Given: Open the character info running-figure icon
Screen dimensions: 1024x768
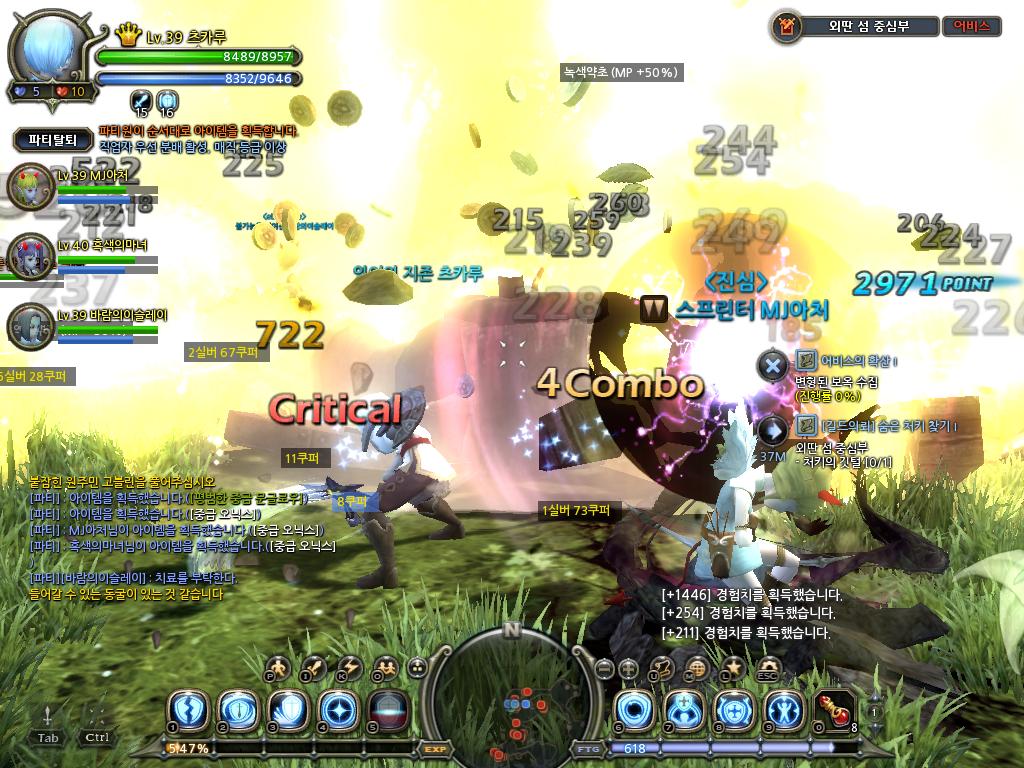Looking at the screenshot, I should pyautogui.click(x=278, y=667).
